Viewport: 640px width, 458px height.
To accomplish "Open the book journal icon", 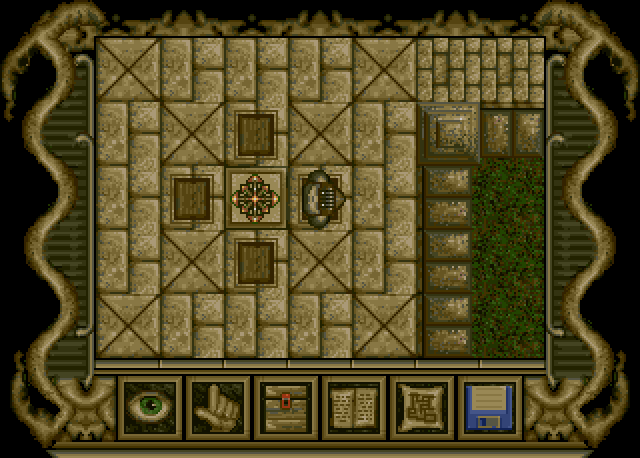I will click(x=353, y=408).
